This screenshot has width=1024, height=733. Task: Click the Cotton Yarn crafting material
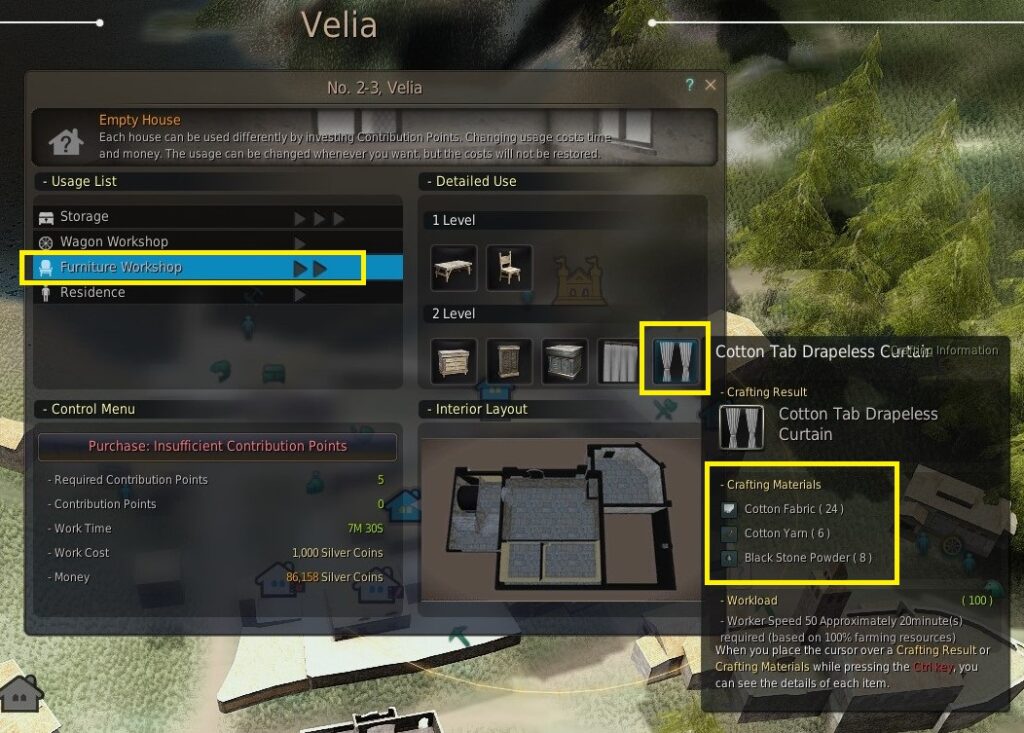click(786, 533)
